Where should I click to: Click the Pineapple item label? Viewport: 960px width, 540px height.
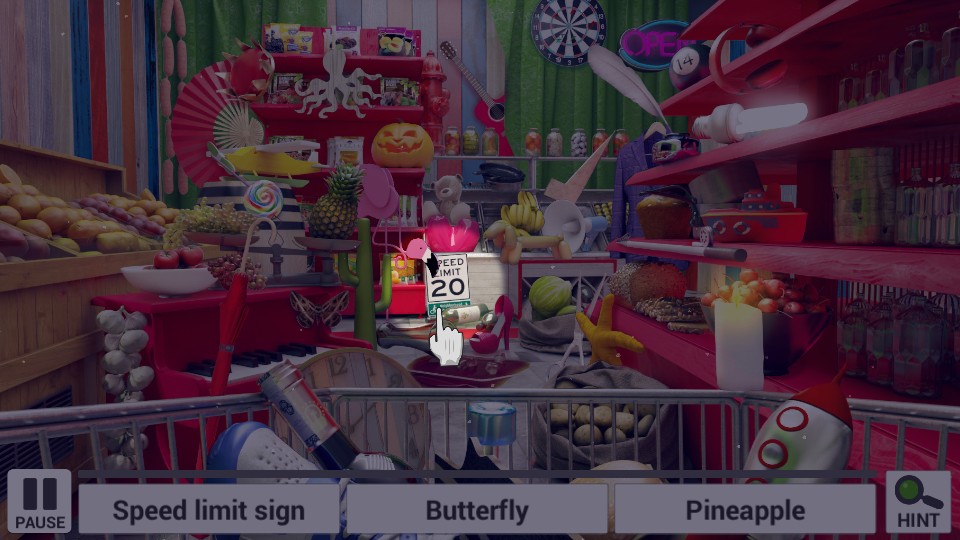click(x=745, y=510)
